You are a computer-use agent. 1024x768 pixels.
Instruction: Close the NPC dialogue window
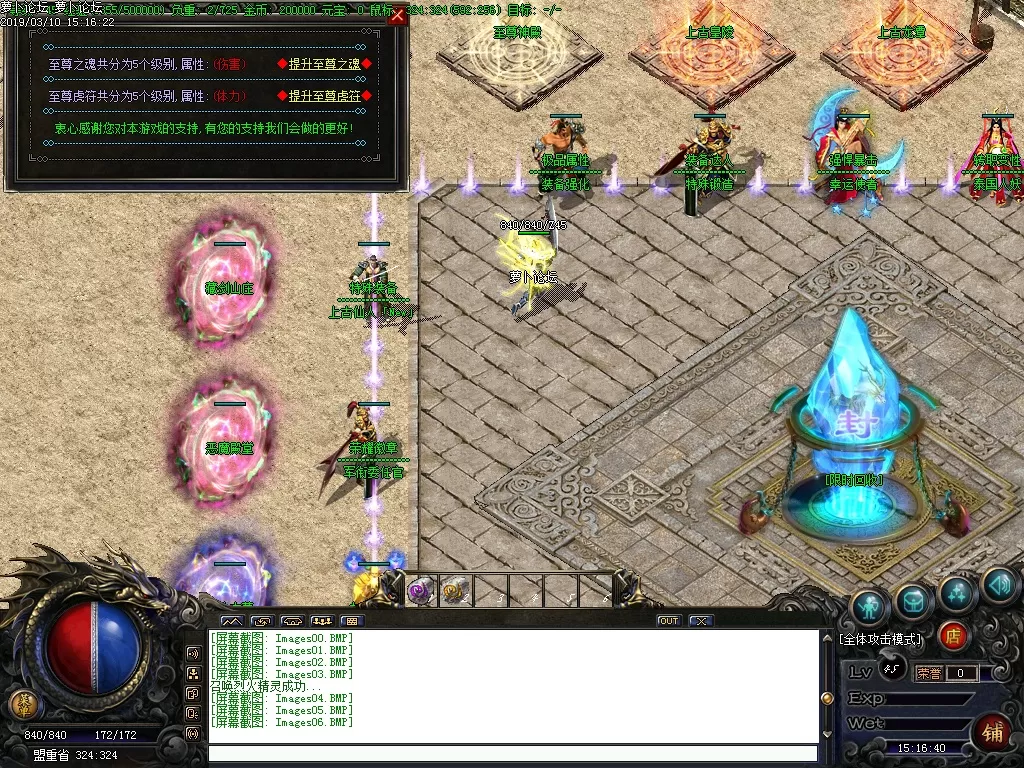tap(397, 15)
